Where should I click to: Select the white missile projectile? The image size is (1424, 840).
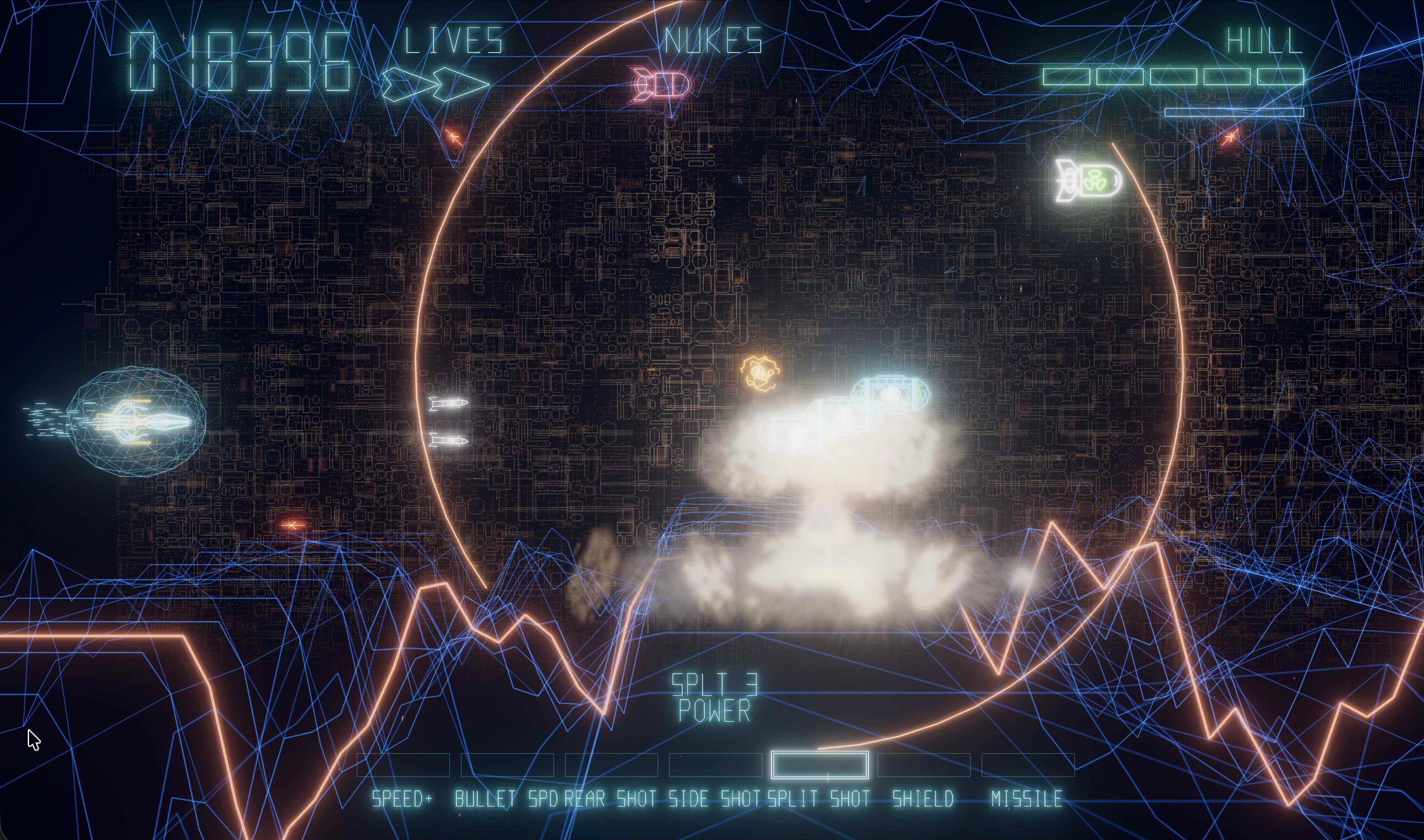446,405
